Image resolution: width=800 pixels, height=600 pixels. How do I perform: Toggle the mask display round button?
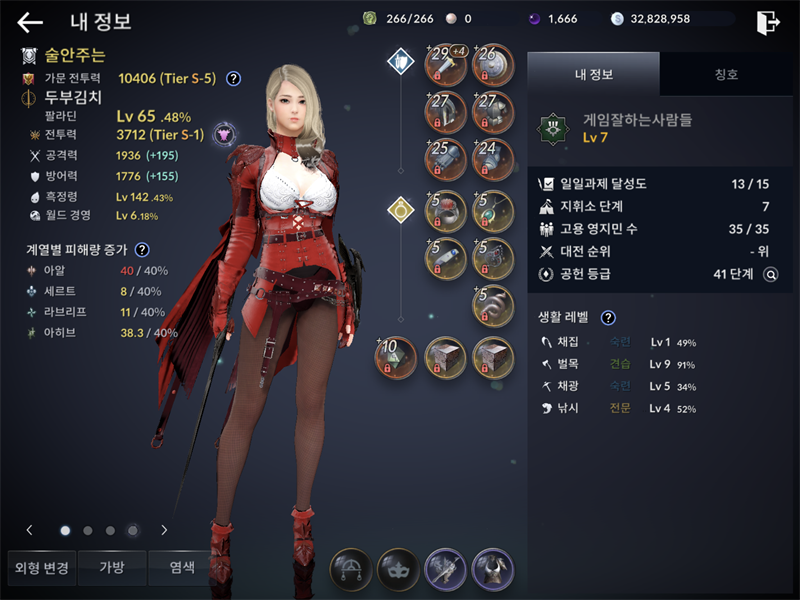pyautogui.click(x=398, y=569)
